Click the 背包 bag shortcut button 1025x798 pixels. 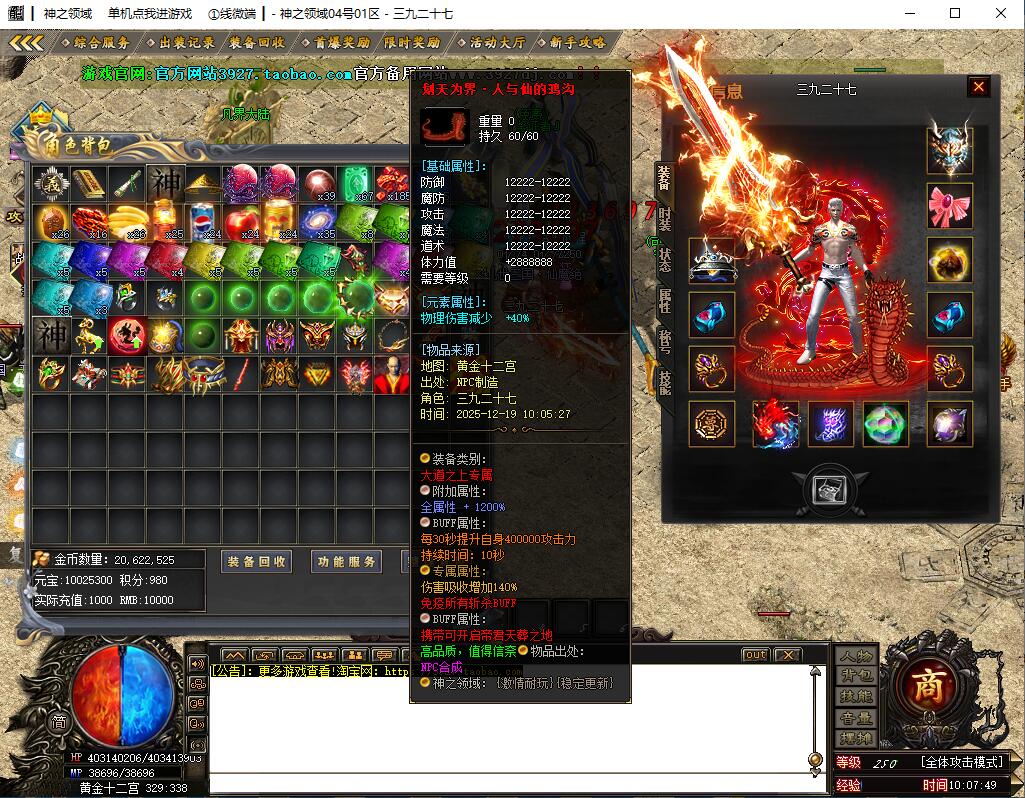pyautogui.click(x=855, y=675)
